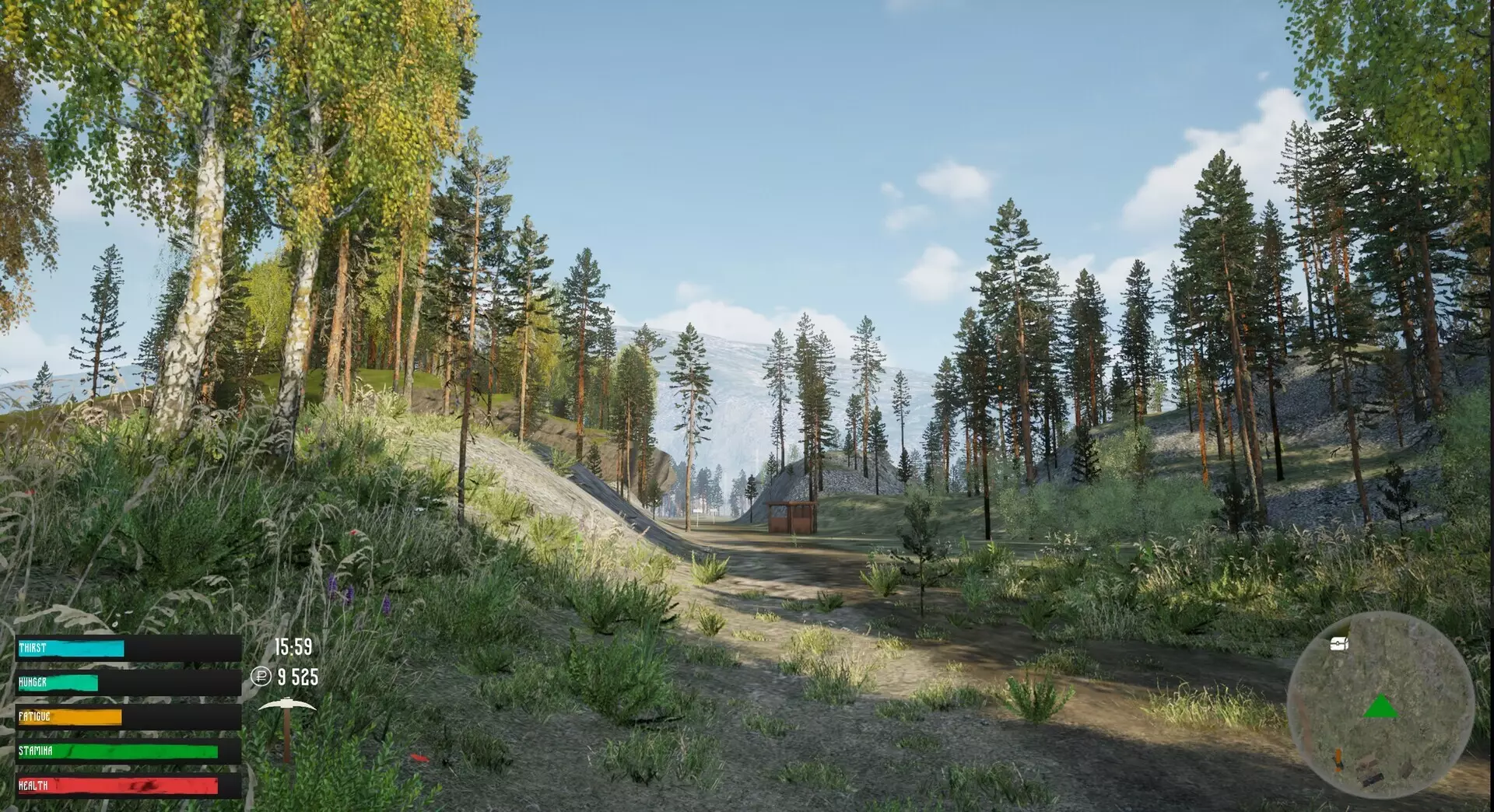Image resolution: width=1494 pixels, height=812 pixels.
Task: Select the STAMINA label
Action: tap(35, 750)
